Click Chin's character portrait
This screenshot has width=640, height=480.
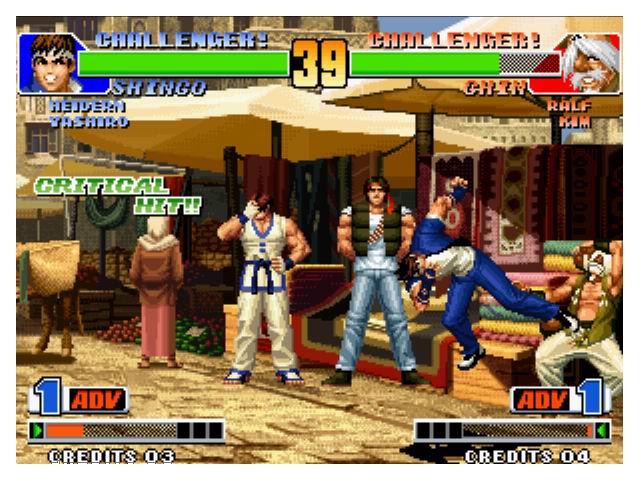pyautogui.click(x=589, y=64)
